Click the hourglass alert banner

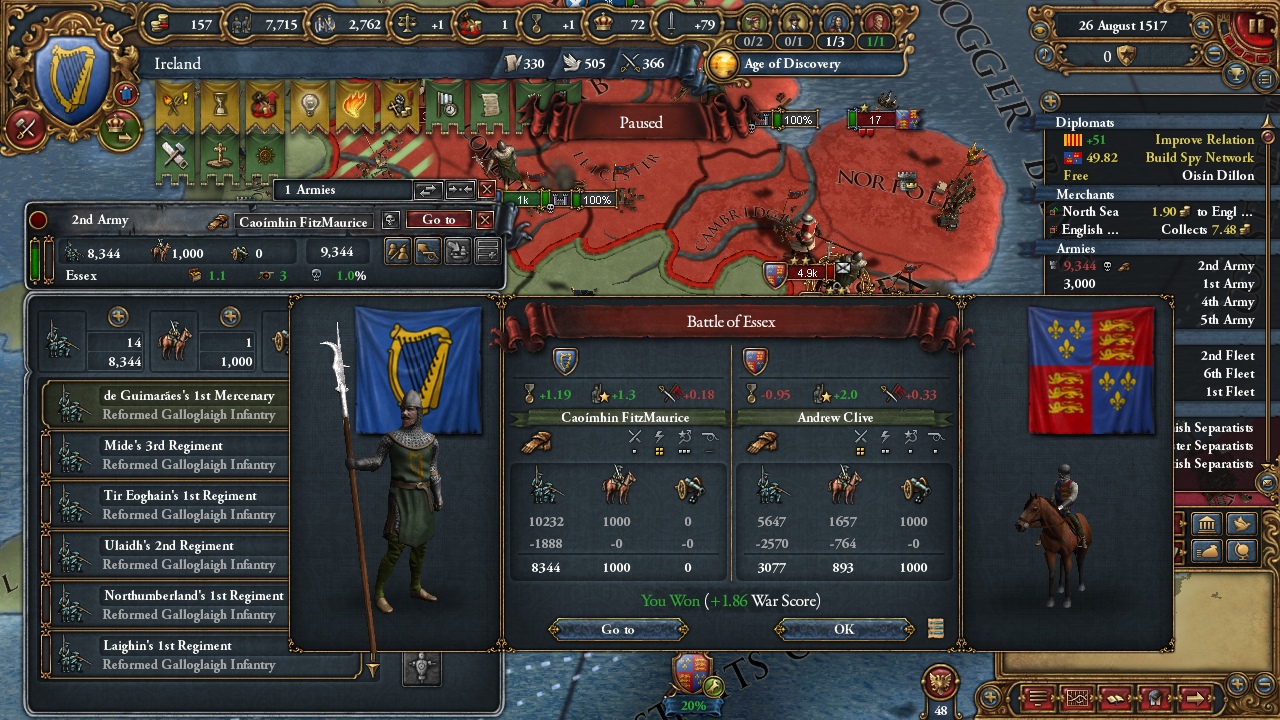[x=219, y=103]
